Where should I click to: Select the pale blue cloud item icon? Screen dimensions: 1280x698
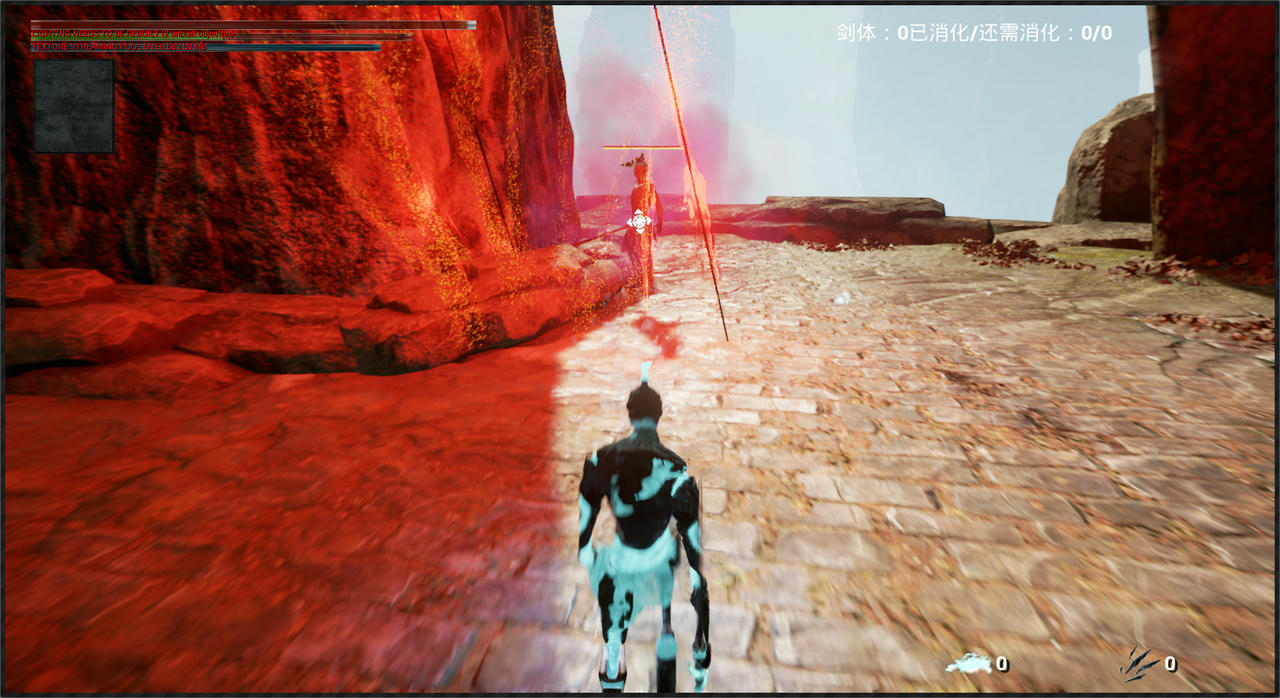968,663
